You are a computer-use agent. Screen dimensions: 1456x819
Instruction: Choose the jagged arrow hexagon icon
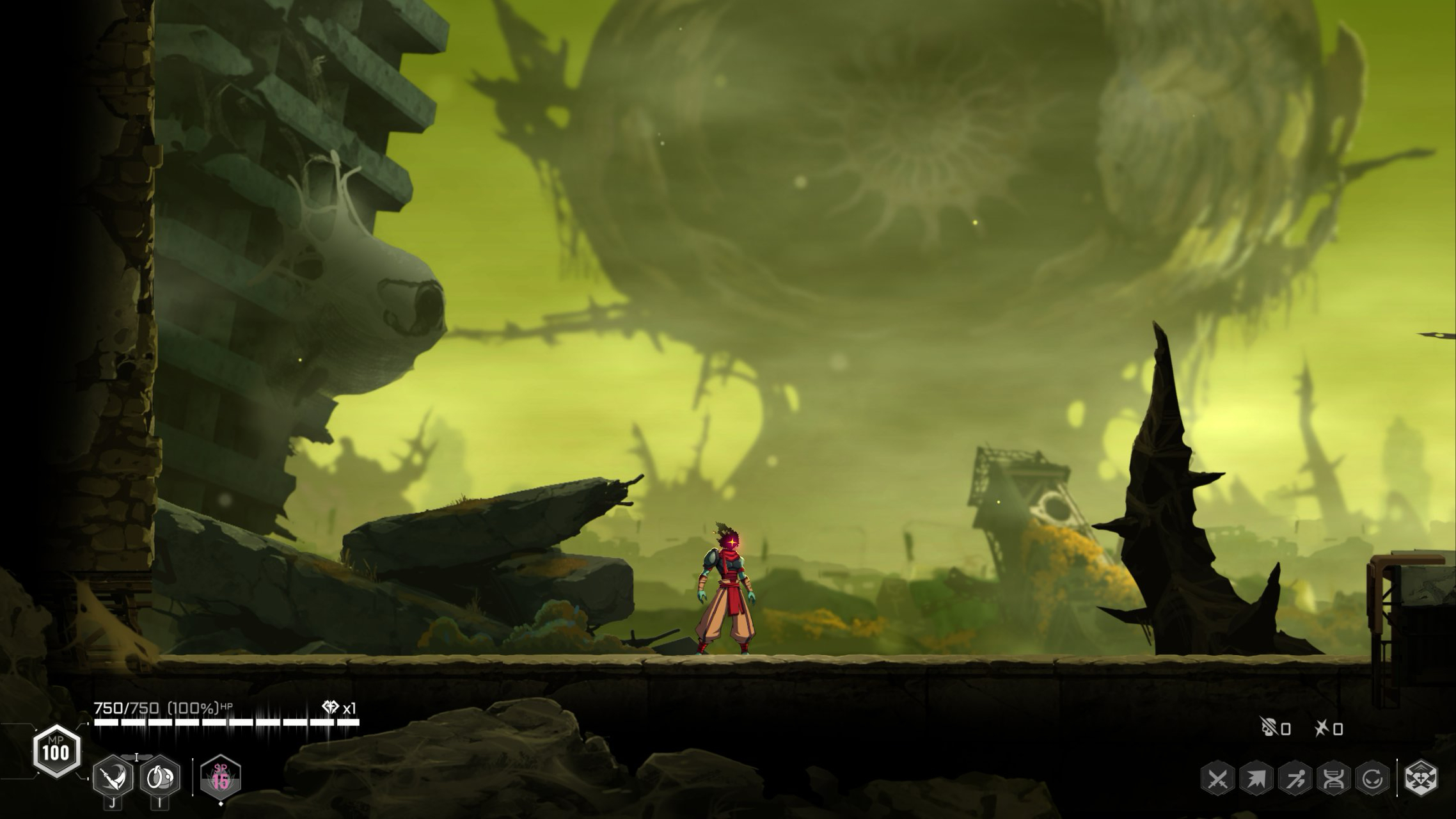pyautogui.click(x=1256, y=779)
